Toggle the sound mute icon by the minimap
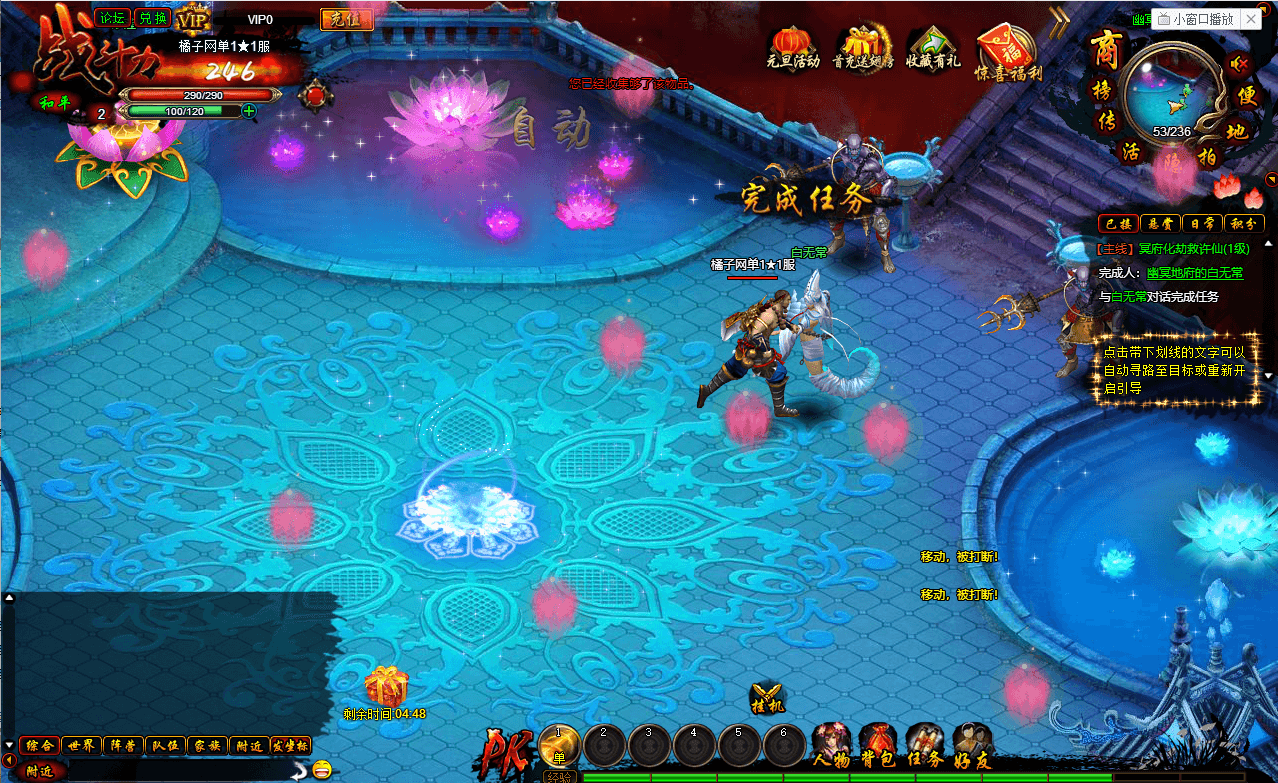Screen dimensions: 1278x783 (1240, 65)
